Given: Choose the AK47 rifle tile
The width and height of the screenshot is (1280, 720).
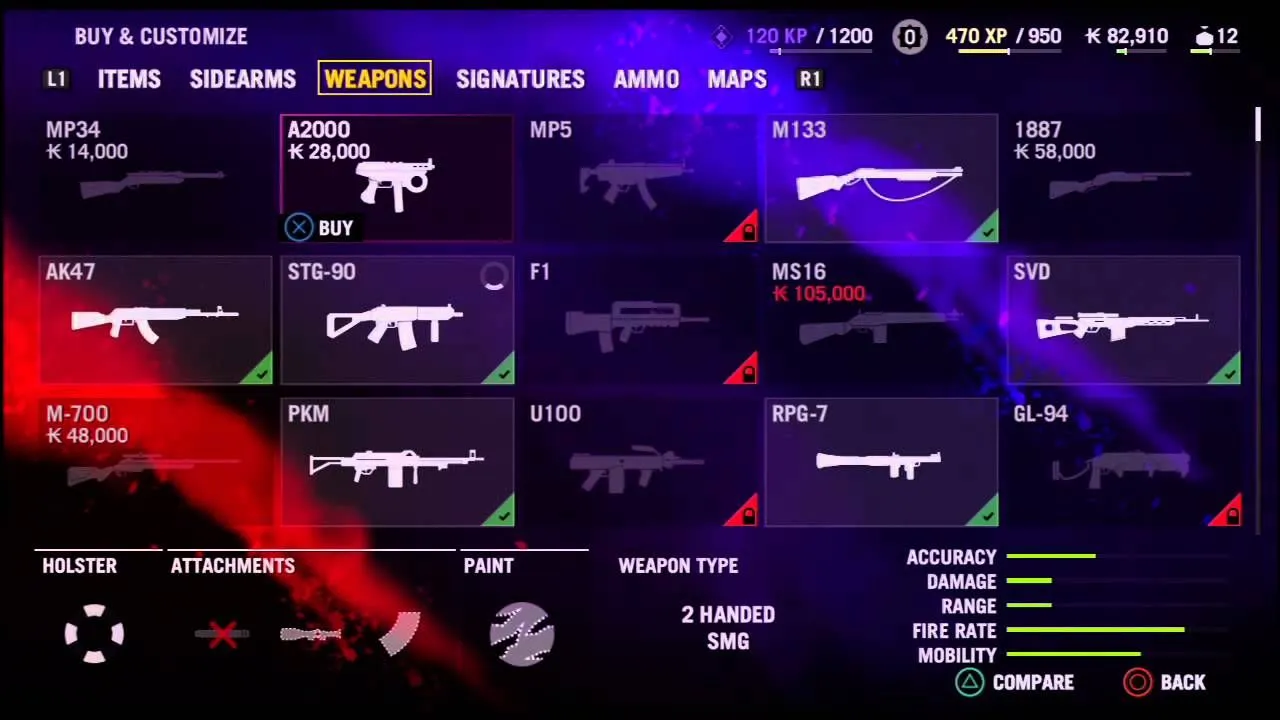Looking at the screenshot, I should (154, 320).
